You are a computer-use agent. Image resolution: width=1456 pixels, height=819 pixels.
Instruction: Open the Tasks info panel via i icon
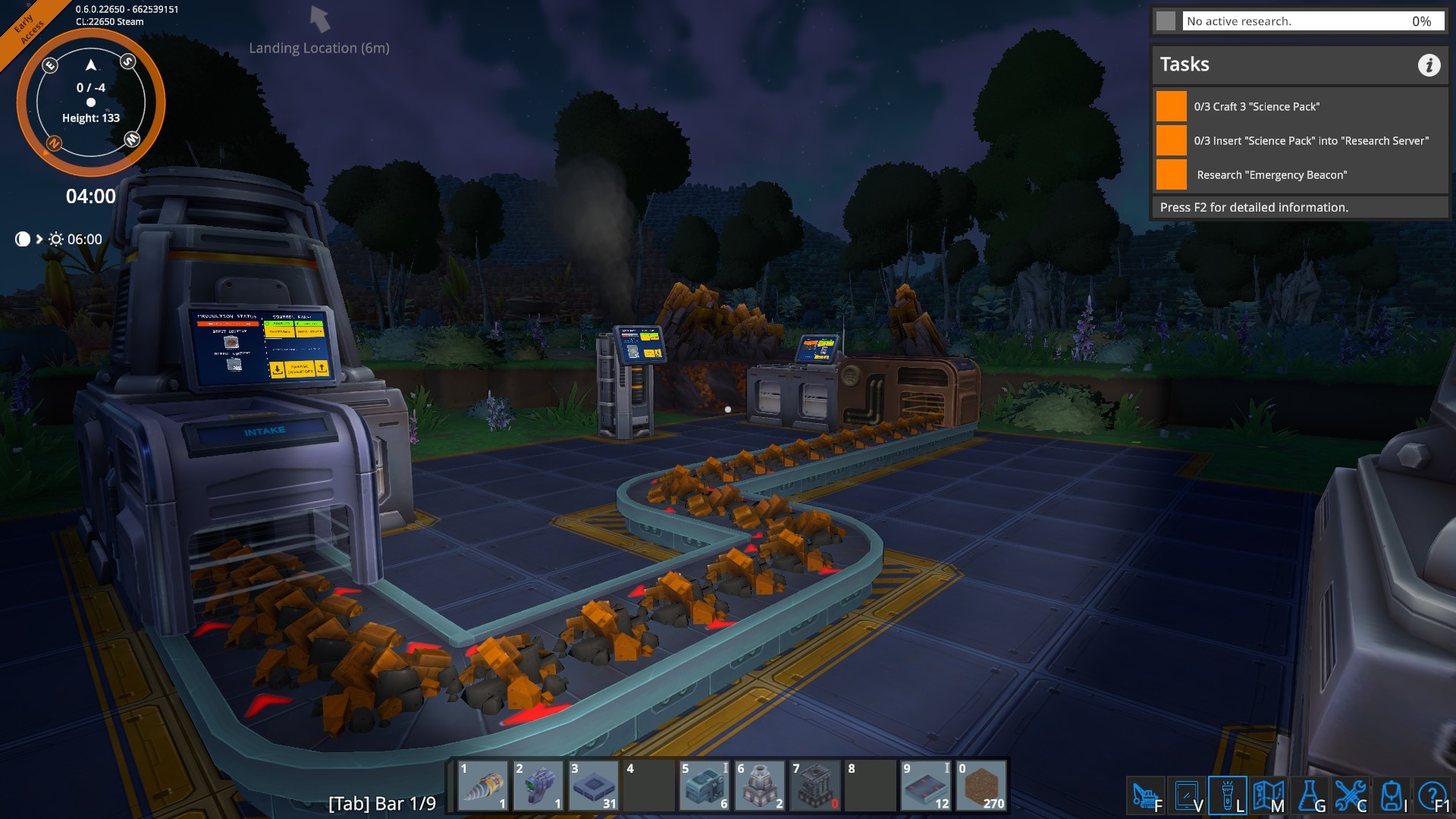pos(1431,66)
